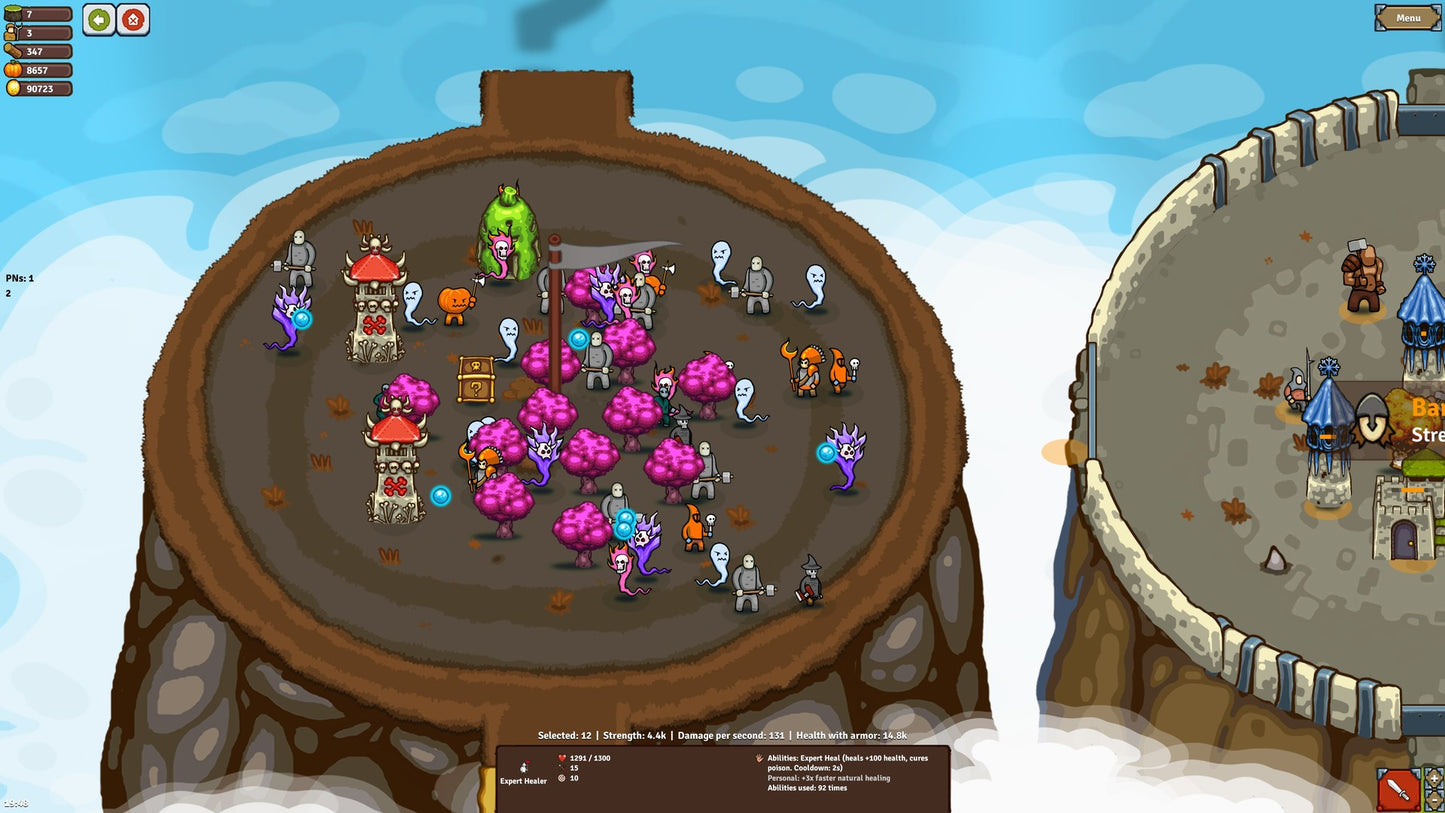Image resolution: width=1445 pixels, height=813 pixels.
Task: Click the armor icon under the attack stat
Action: pyautogui.click(x=562, y=776)
